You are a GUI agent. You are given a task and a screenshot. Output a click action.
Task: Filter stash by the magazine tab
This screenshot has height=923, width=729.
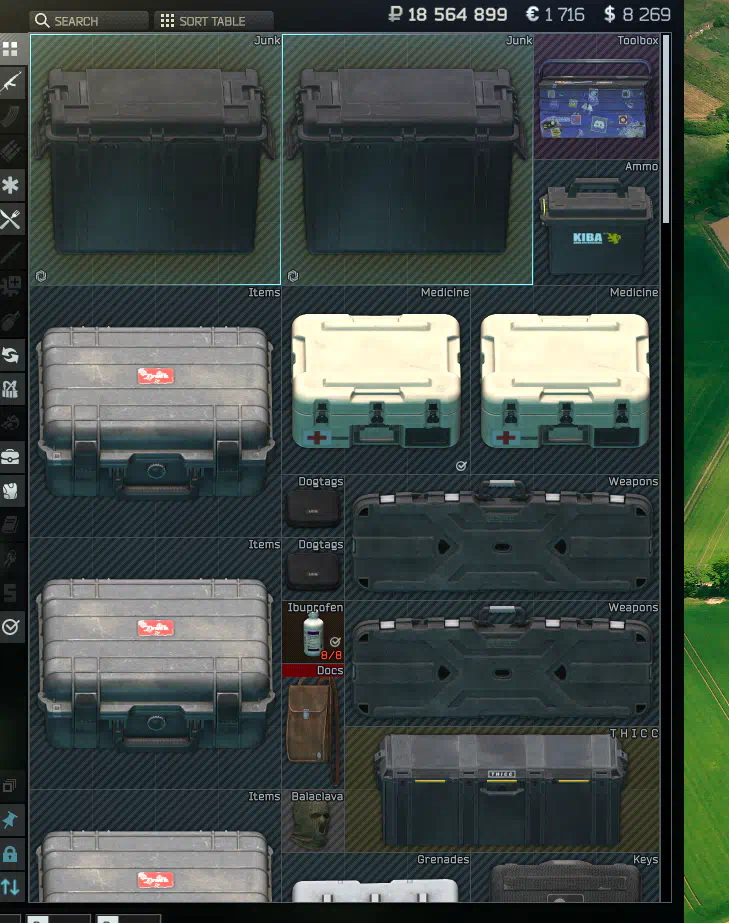point(11,118)
